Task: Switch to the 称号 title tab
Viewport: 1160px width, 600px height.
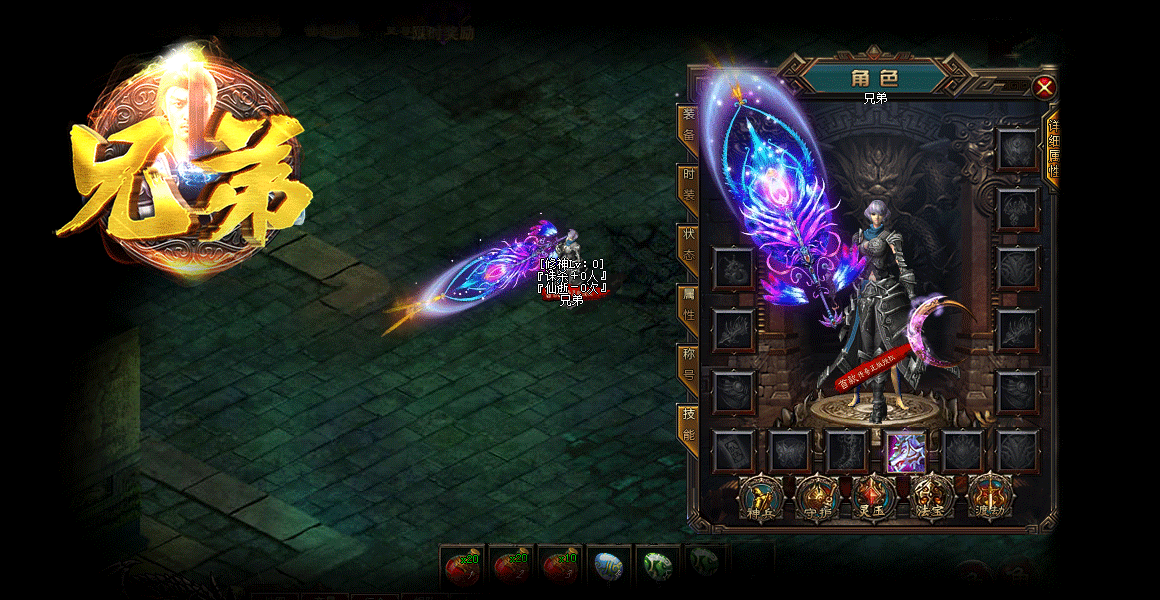Action: pos(688,364)
